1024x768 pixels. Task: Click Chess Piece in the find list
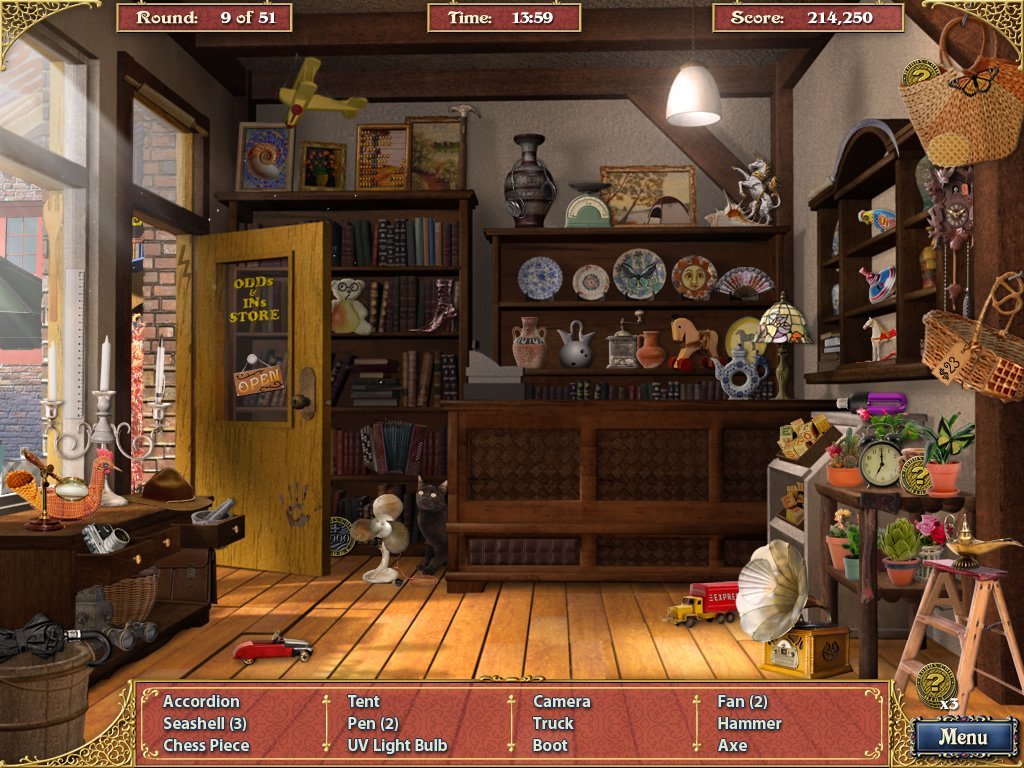point(206,745)
